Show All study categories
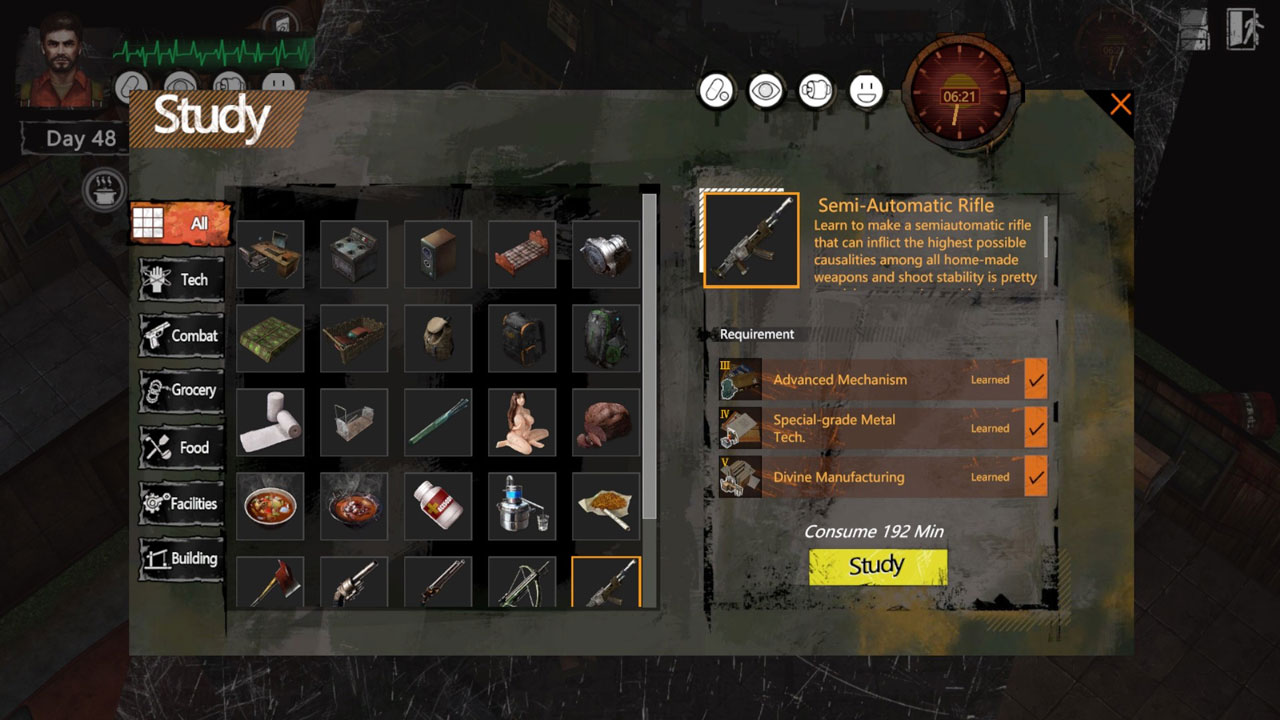Screen dimensions: 1280x720 (181, 223)
